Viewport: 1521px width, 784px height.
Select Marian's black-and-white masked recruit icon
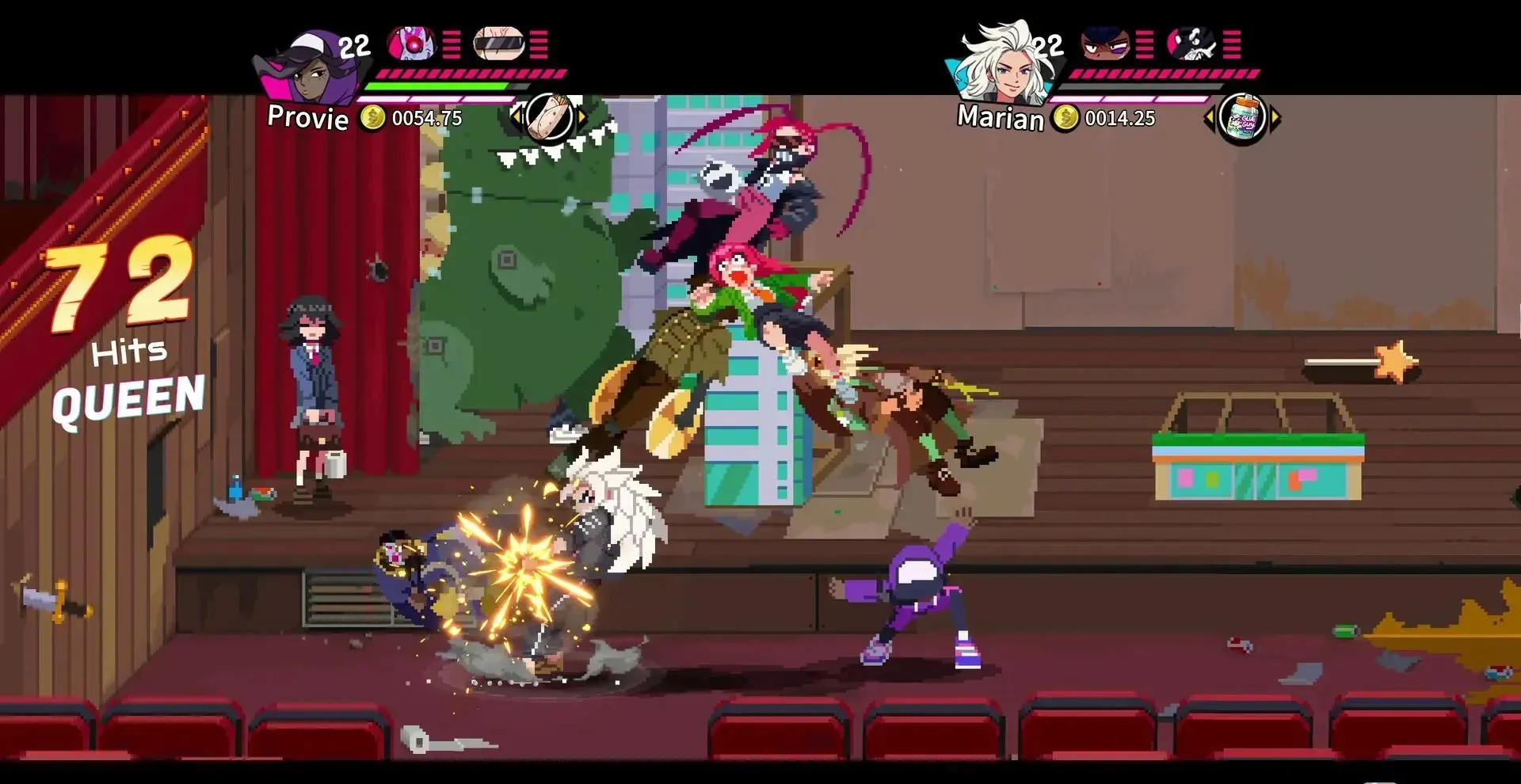tap(1192, 44)
